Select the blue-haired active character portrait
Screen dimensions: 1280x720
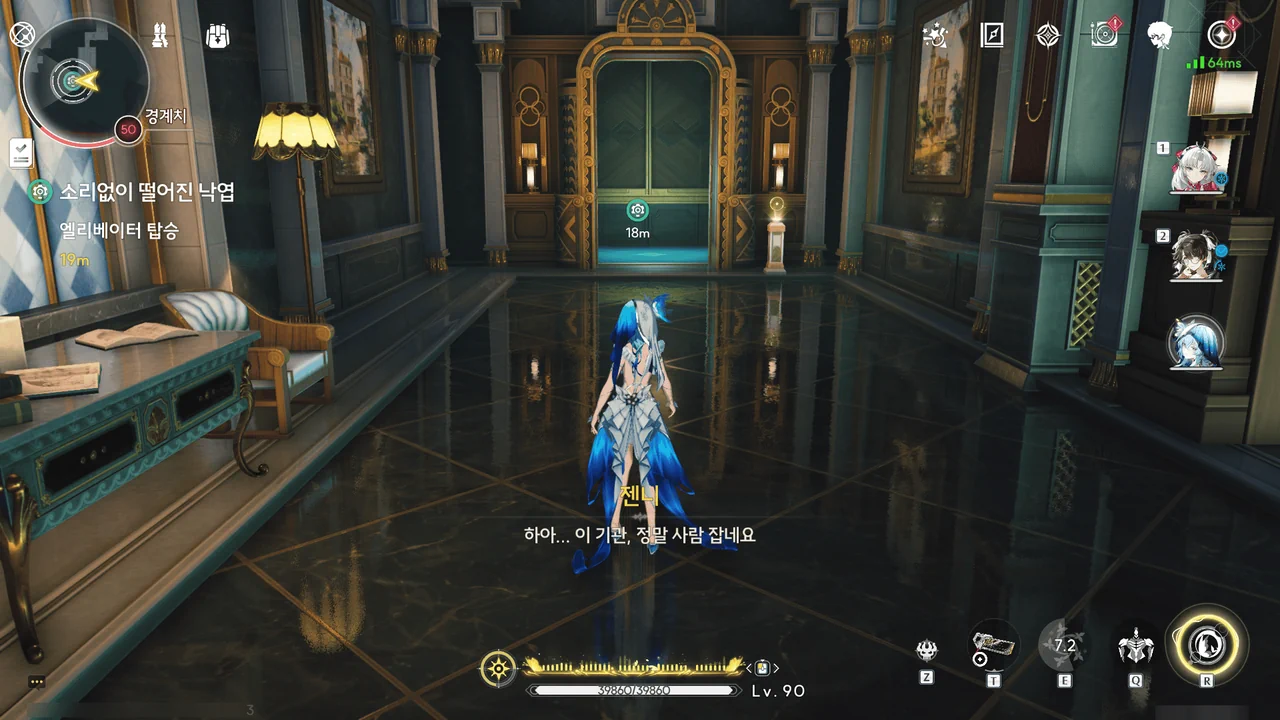coord(1196,343)
